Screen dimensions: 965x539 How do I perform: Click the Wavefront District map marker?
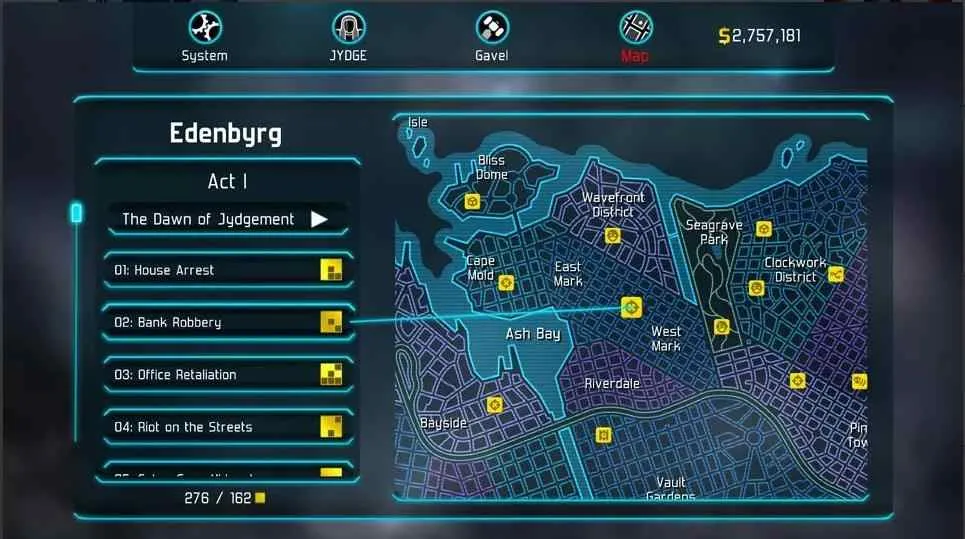(612, 237)
